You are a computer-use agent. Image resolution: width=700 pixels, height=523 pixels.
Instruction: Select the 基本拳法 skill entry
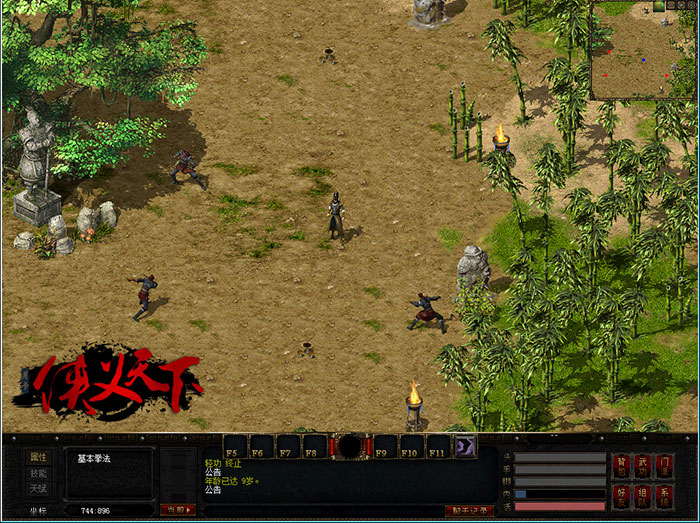[95, 459]
